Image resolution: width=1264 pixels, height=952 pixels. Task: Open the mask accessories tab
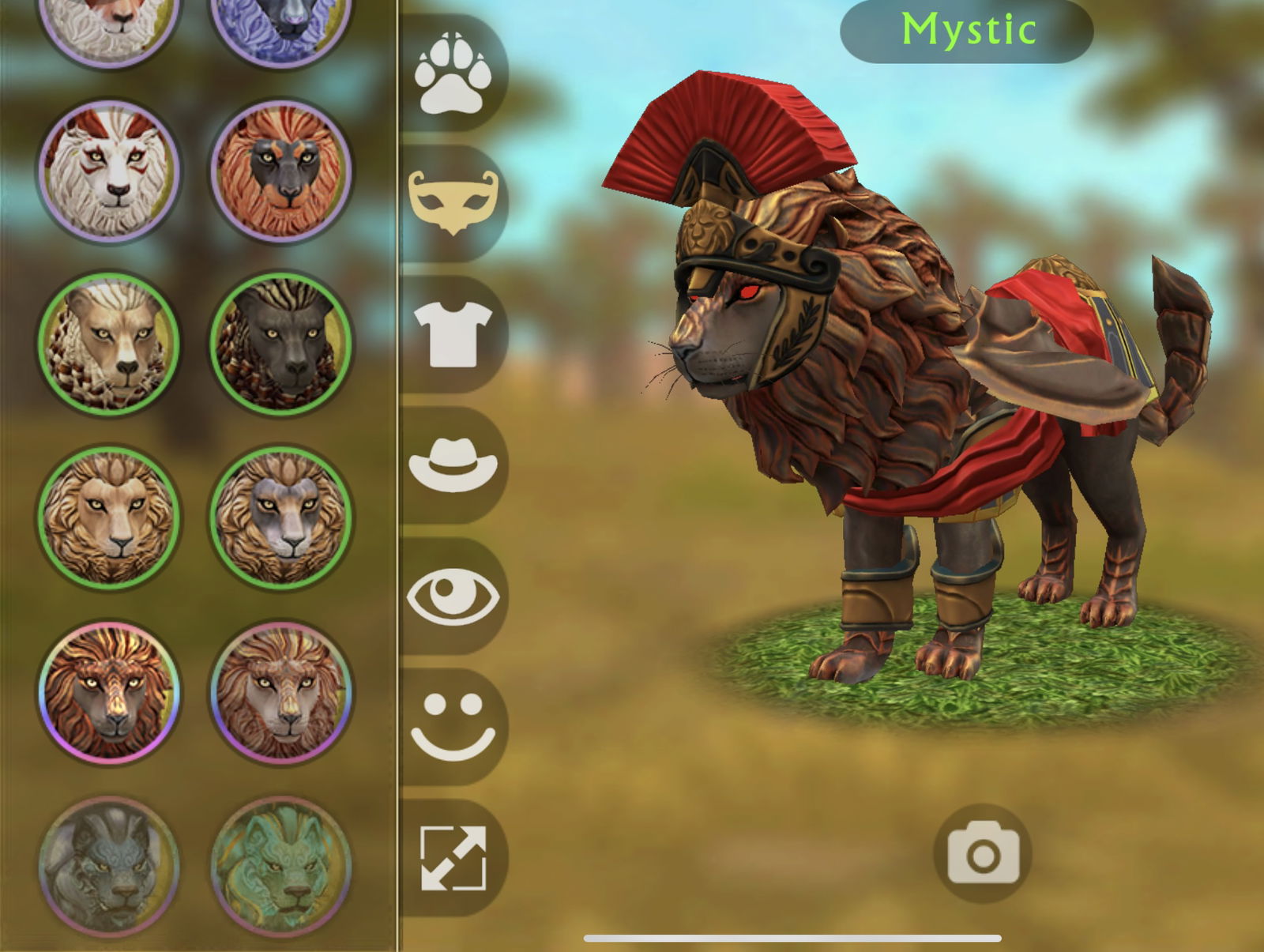click(453, 200)
